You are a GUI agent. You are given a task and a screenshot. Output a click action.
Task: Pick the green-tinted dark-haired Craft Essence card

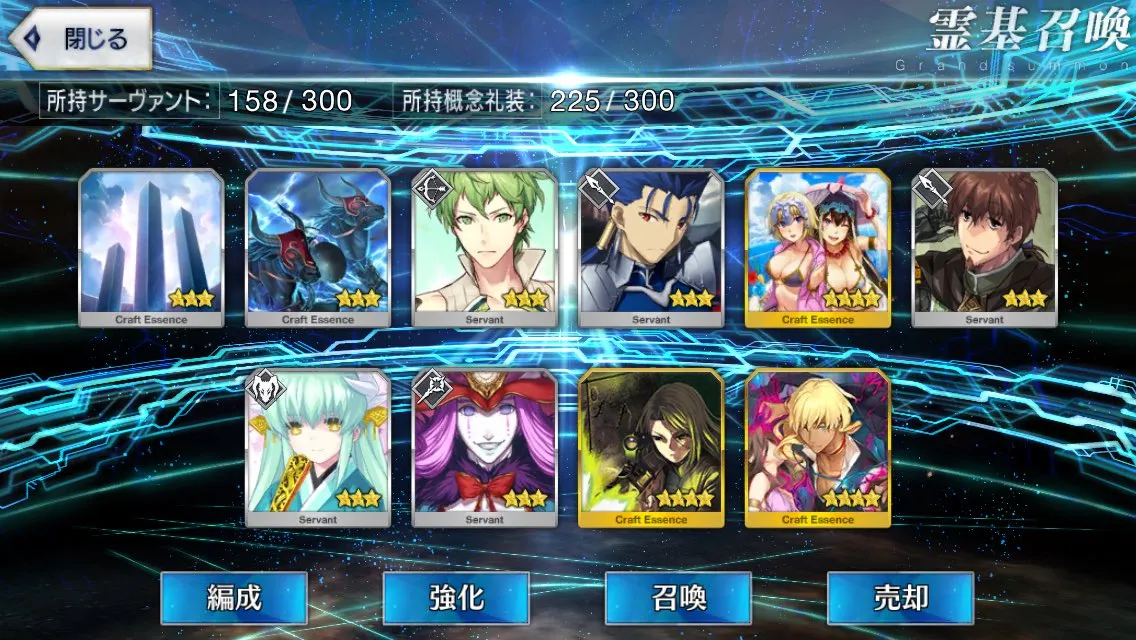coord(651,448)
